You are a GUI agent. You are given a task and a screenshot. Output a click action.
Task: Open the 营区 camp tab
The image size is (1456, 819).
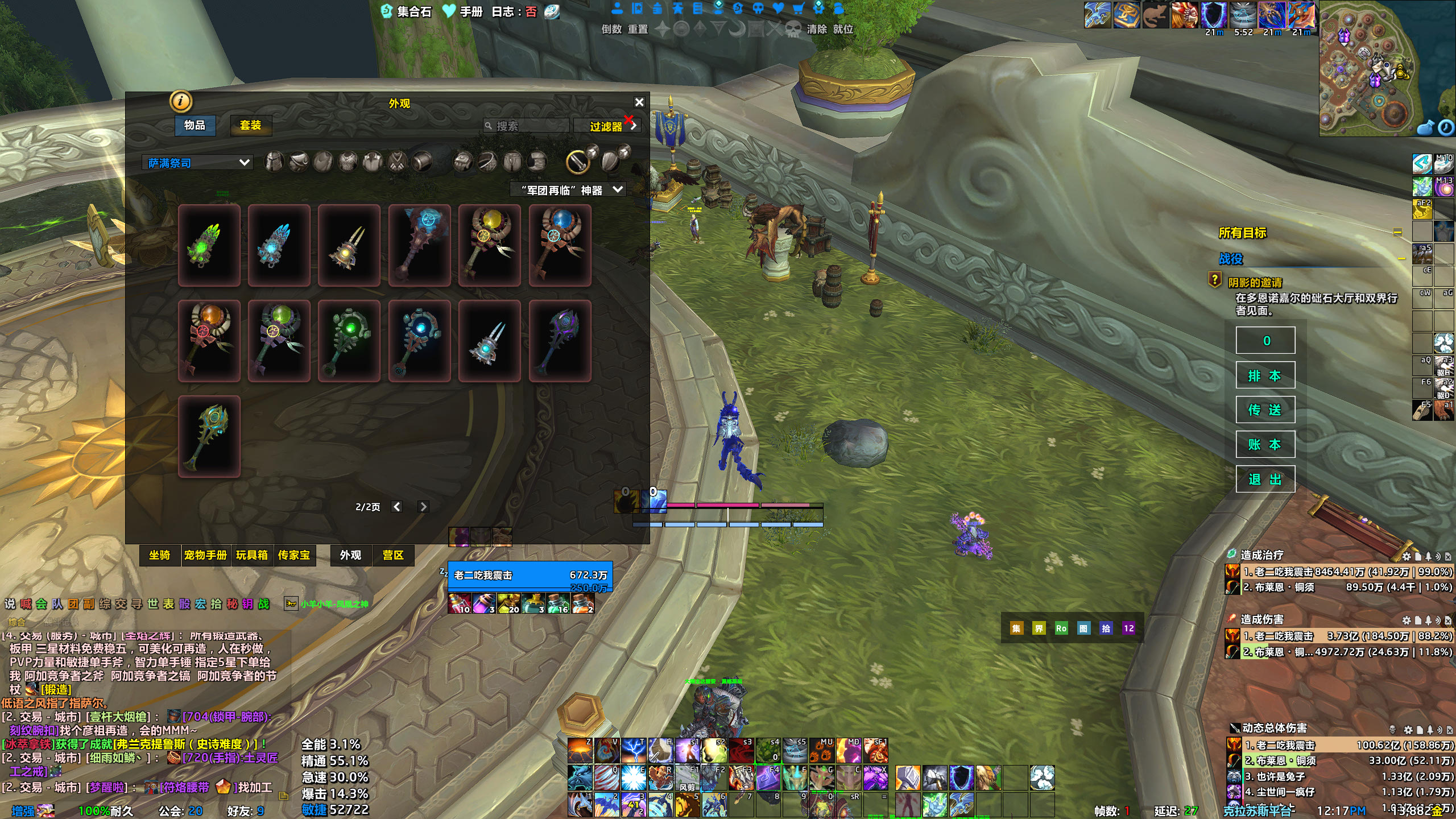point(392,555)
